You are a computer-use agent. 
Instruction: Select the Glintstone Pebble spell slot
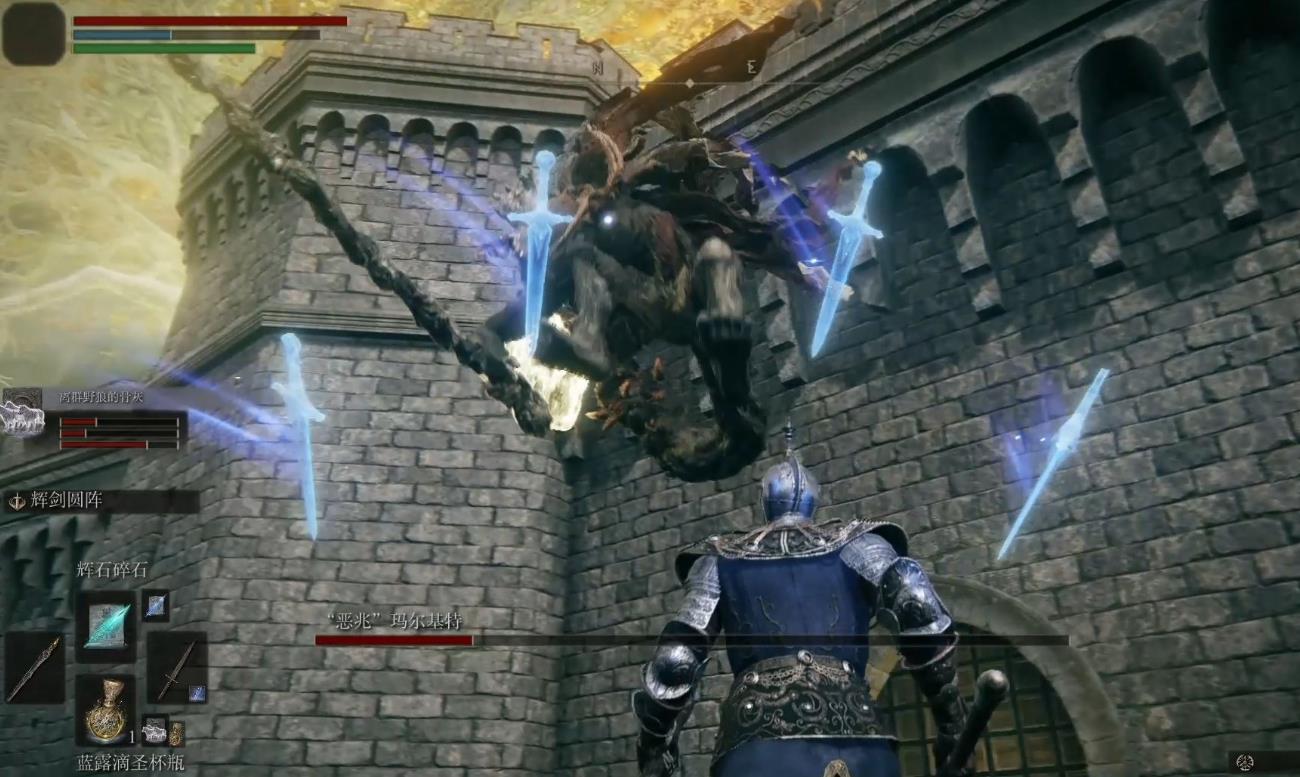pos(106,626)
